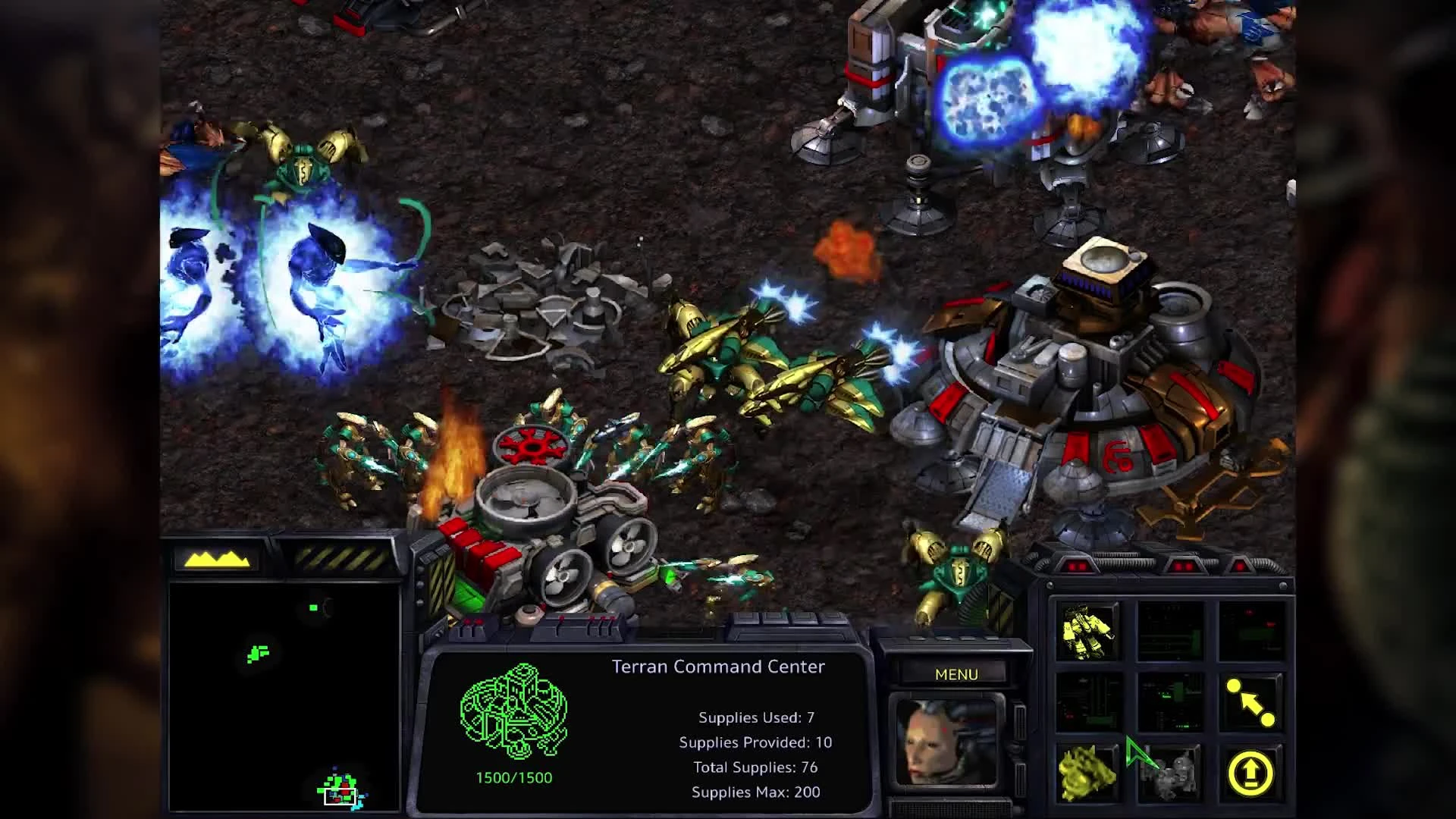This screenshot has width=1456, height=819.
Task: Click the yellow terrain elevation icon above the minimap
Action: coord(219,560)
